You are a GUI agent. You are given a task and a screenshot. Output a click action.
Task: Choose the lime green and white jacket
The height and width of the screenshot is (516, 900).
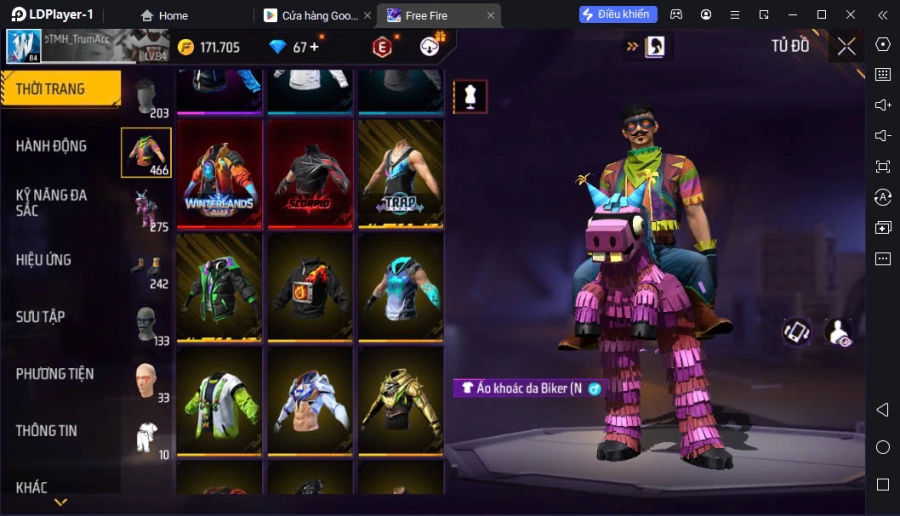pos(220,401)
